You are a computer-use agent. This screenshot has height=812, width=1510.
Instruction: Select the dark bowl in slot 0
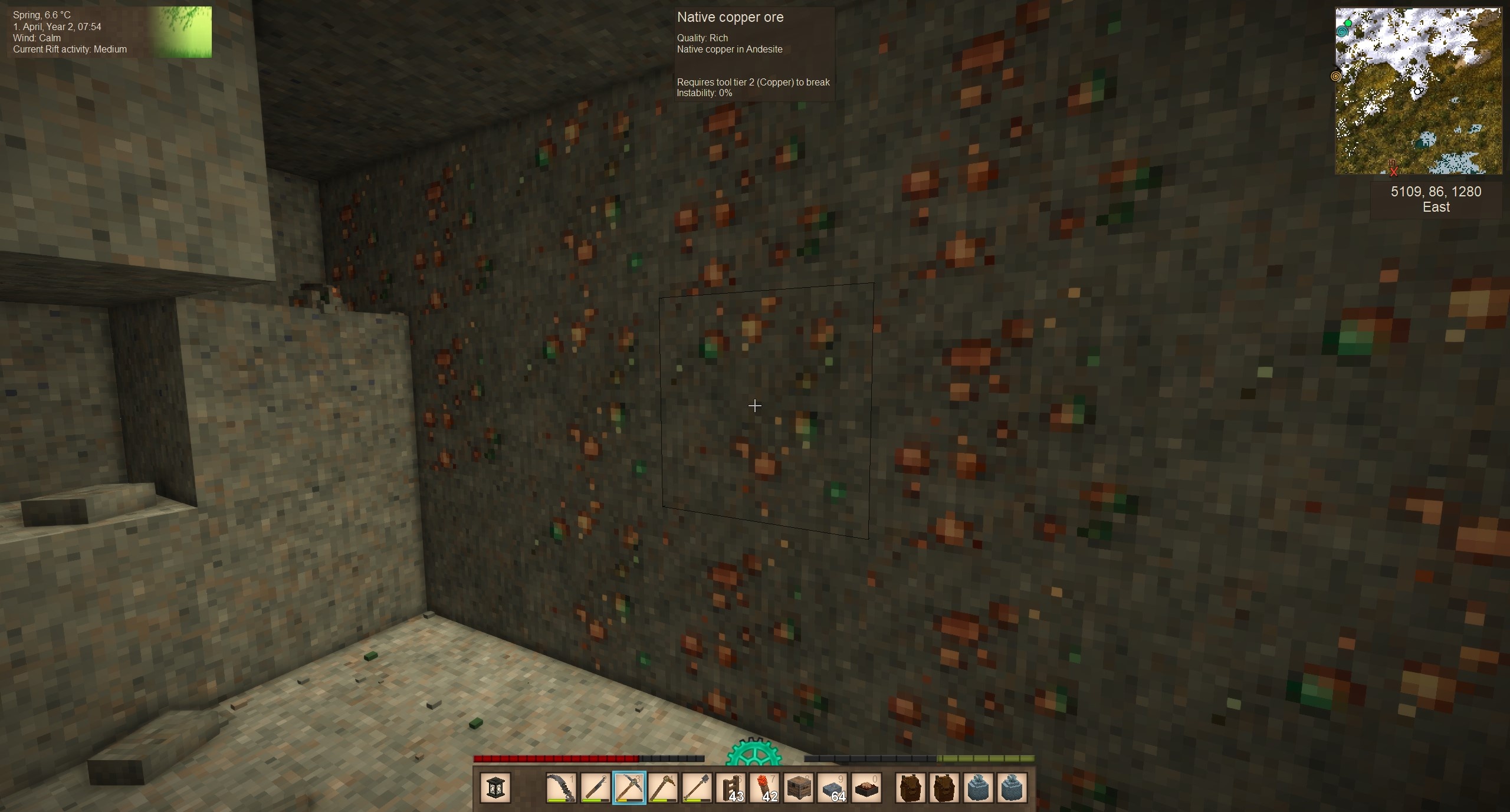[x=866, y=788]
